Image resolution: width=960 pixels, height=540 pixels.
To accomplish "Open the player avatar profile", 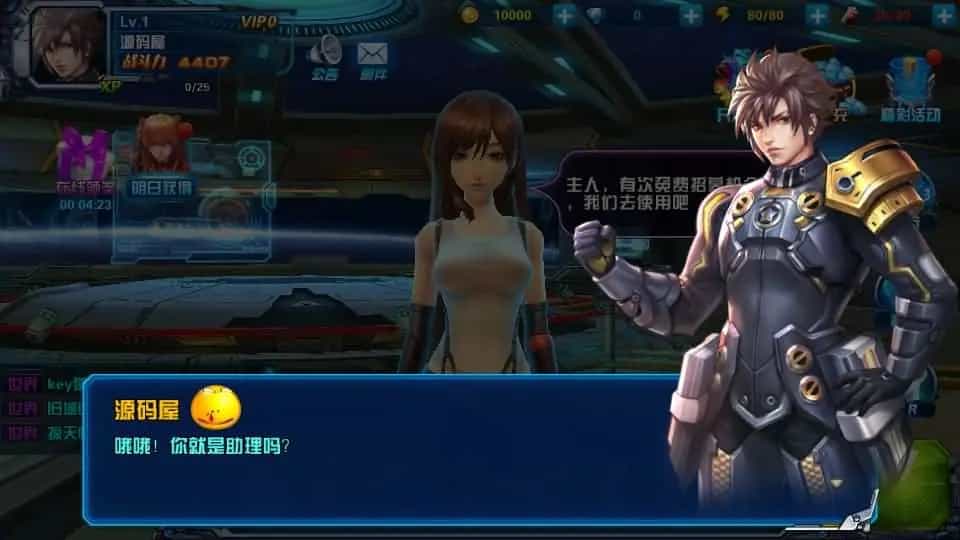I will coord(68,43).
